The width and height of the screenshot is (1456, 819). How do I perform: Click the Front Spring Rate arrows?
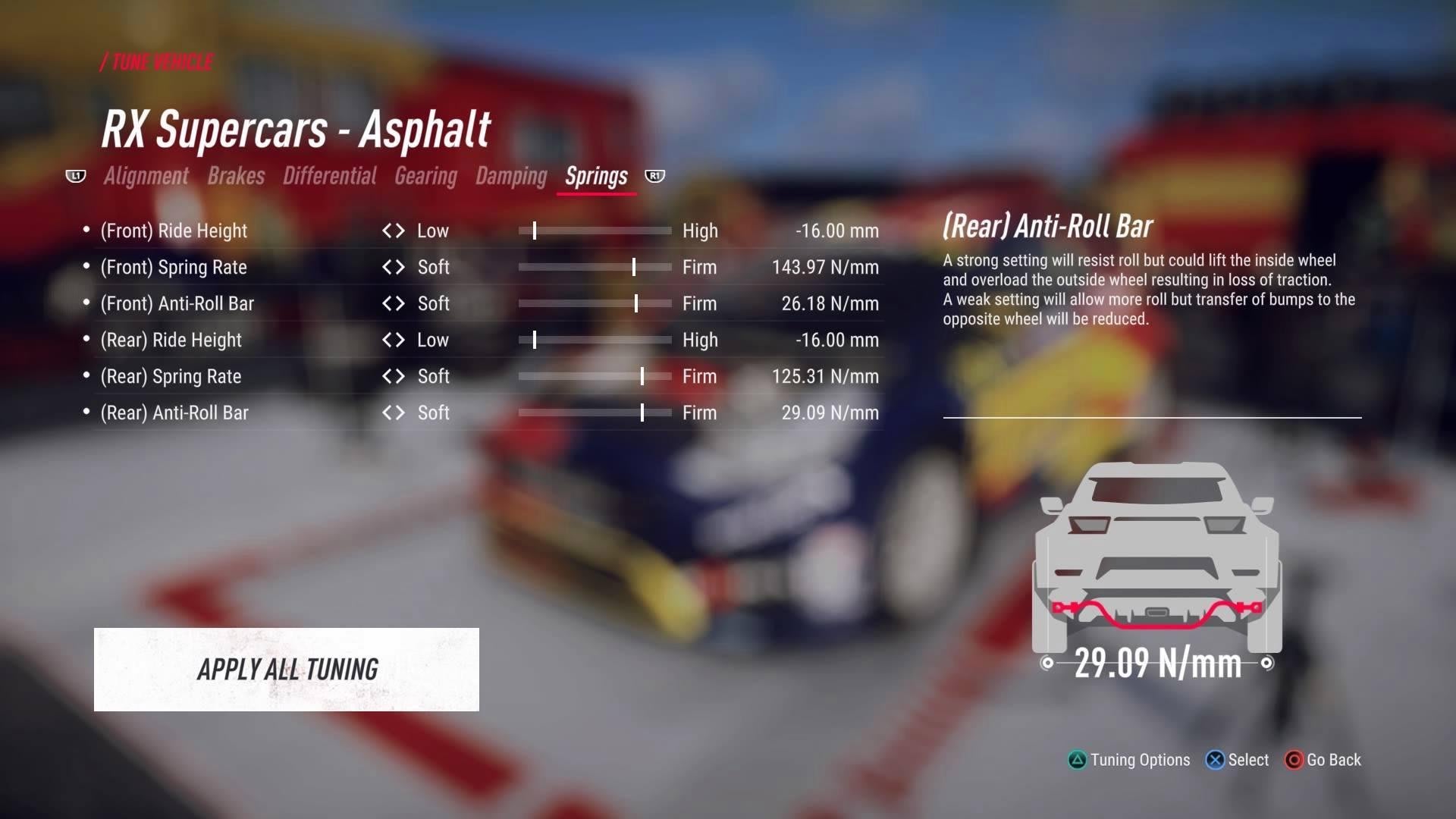[394, 267]
